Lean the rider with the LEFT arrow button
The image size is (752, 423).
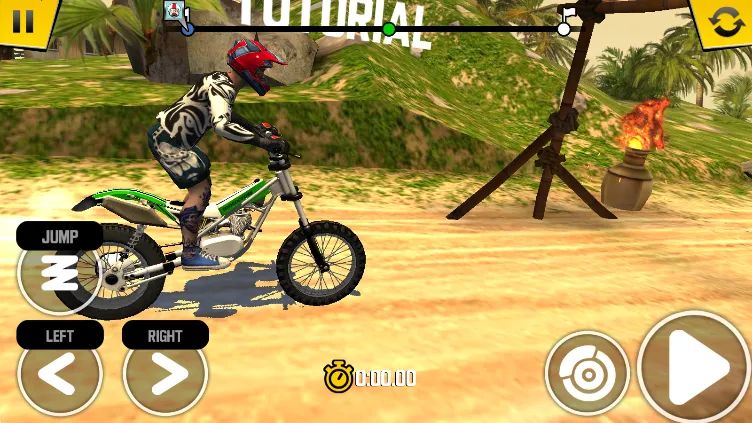pyautogui.click(x=60, y=376)
